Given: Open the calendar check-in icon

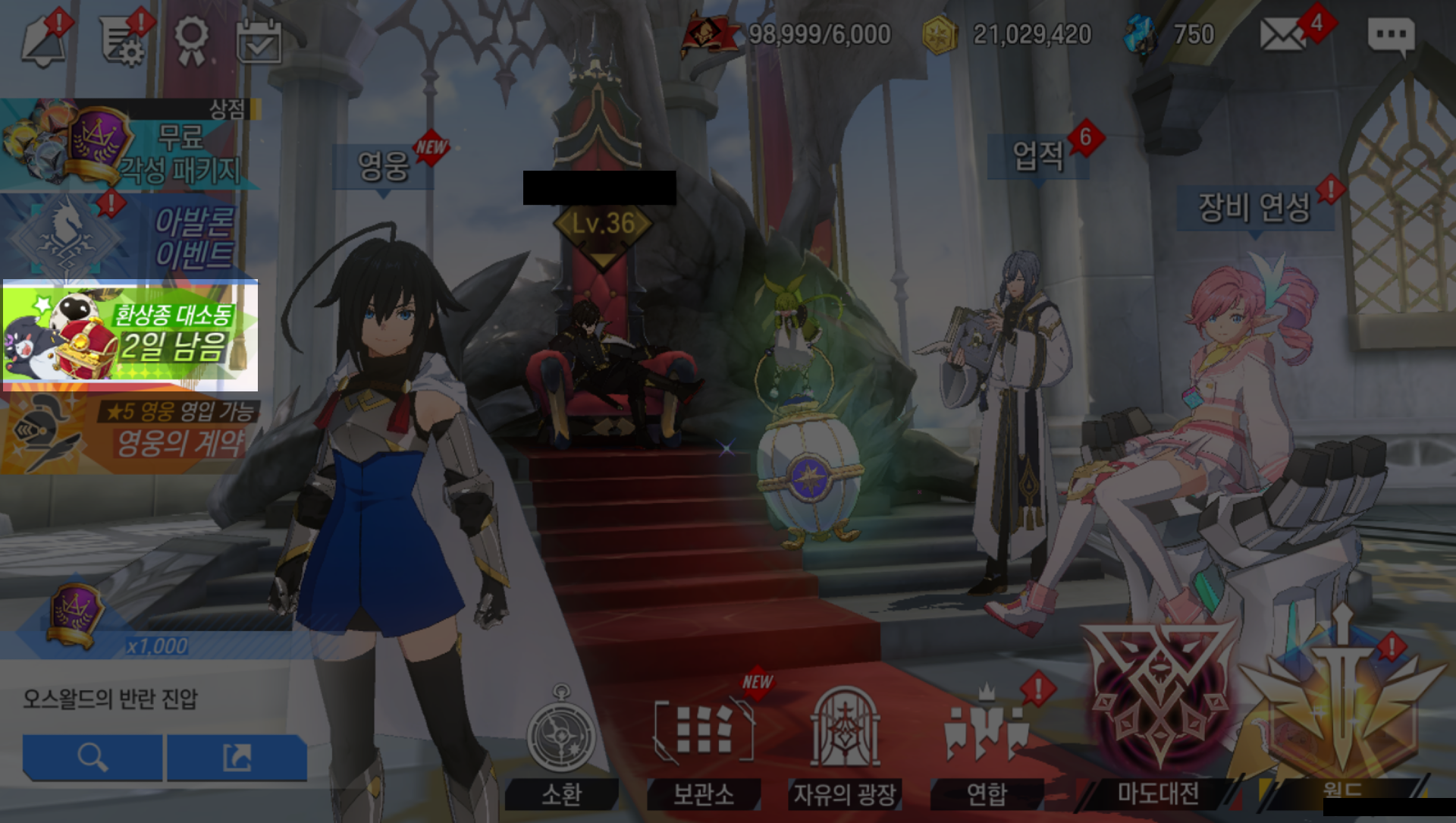Looking at the screenshot, I should [259, 42].
